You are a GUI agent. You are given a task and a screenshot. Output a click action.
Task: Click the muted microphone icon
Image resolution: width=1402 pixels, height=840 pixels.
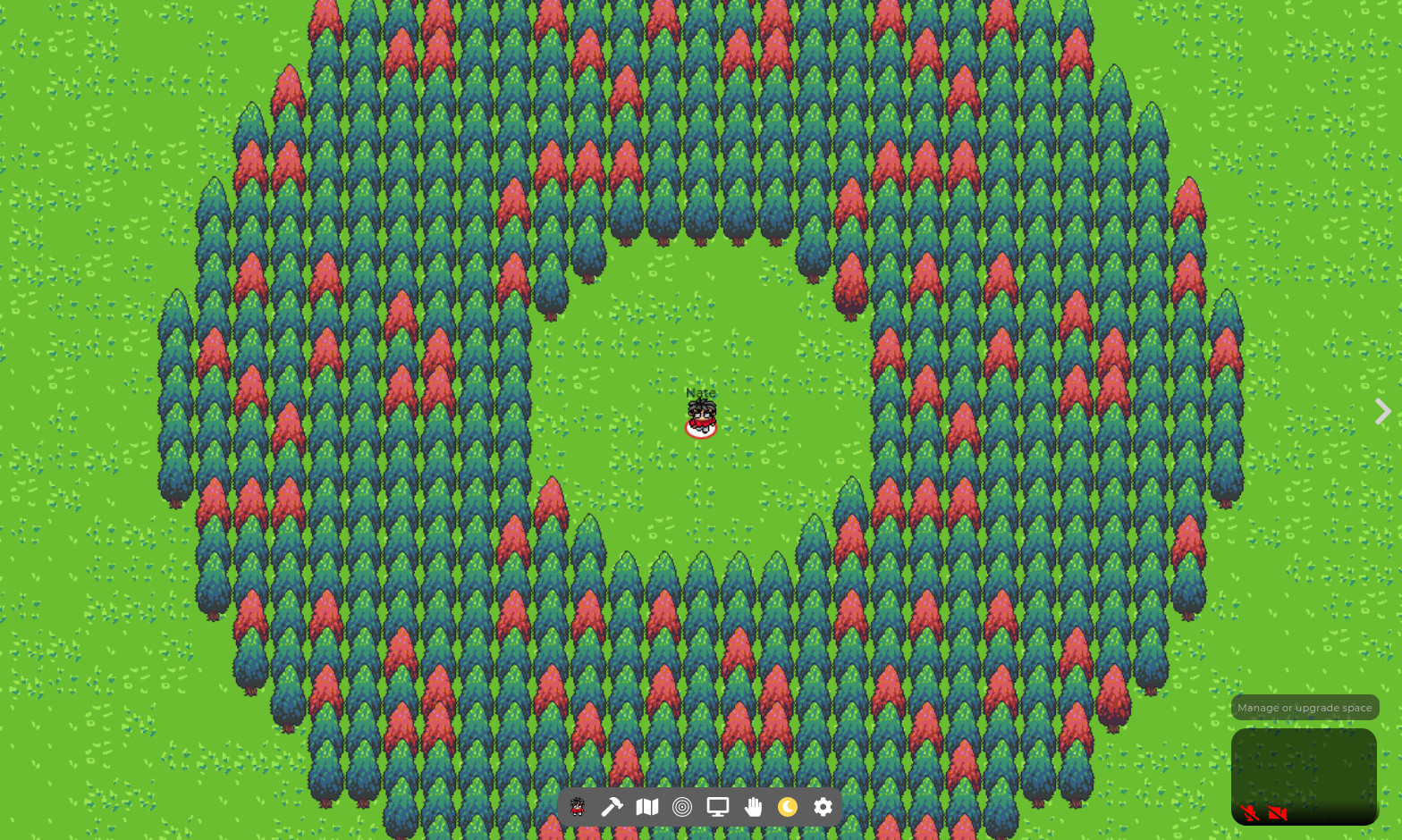click(x=1249, y=813)
